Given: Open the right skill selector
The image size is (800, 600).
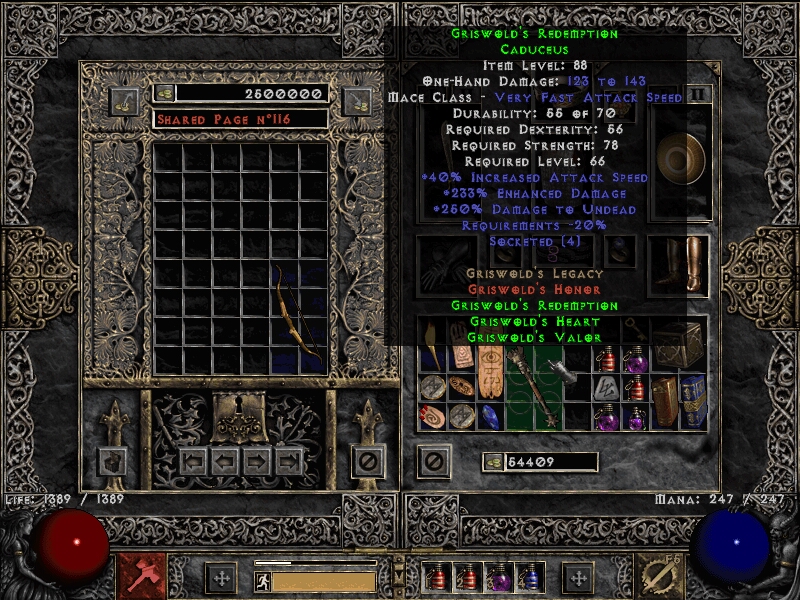Looking at the screenshot, I should click(x=662, y=577).
